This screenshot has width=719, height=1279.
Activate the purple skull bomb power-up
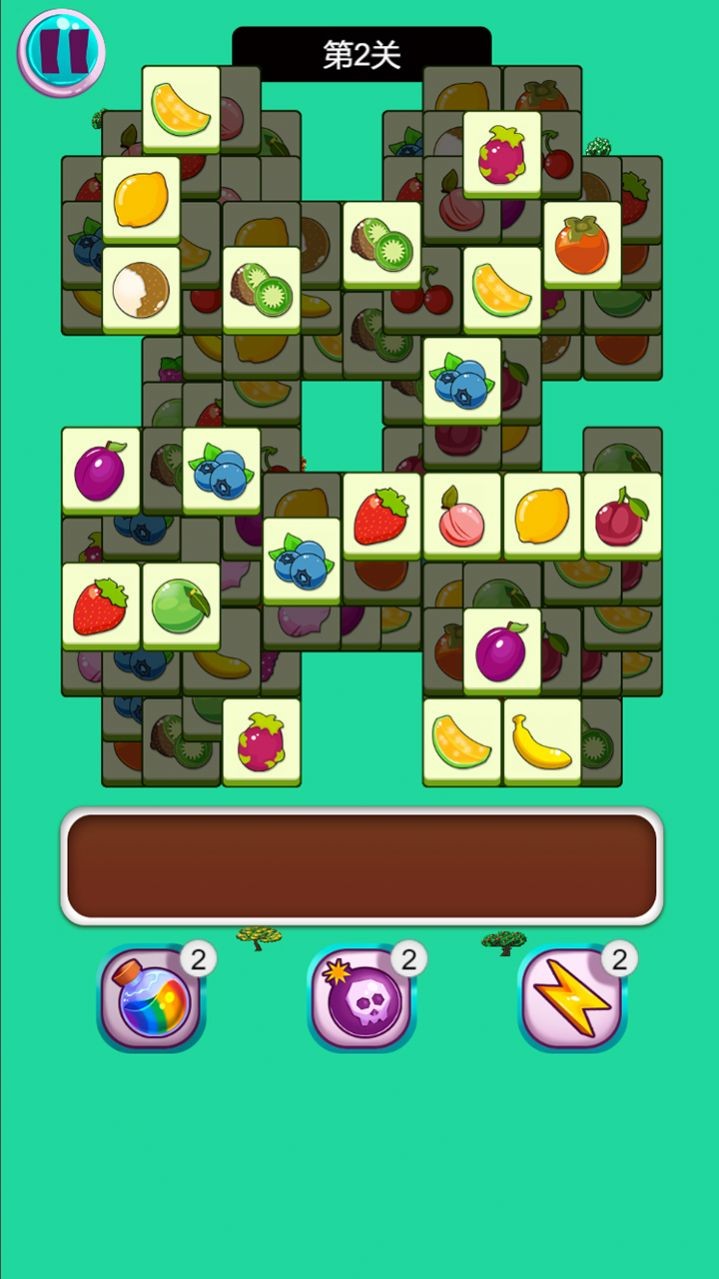click(x=361, y=998)
